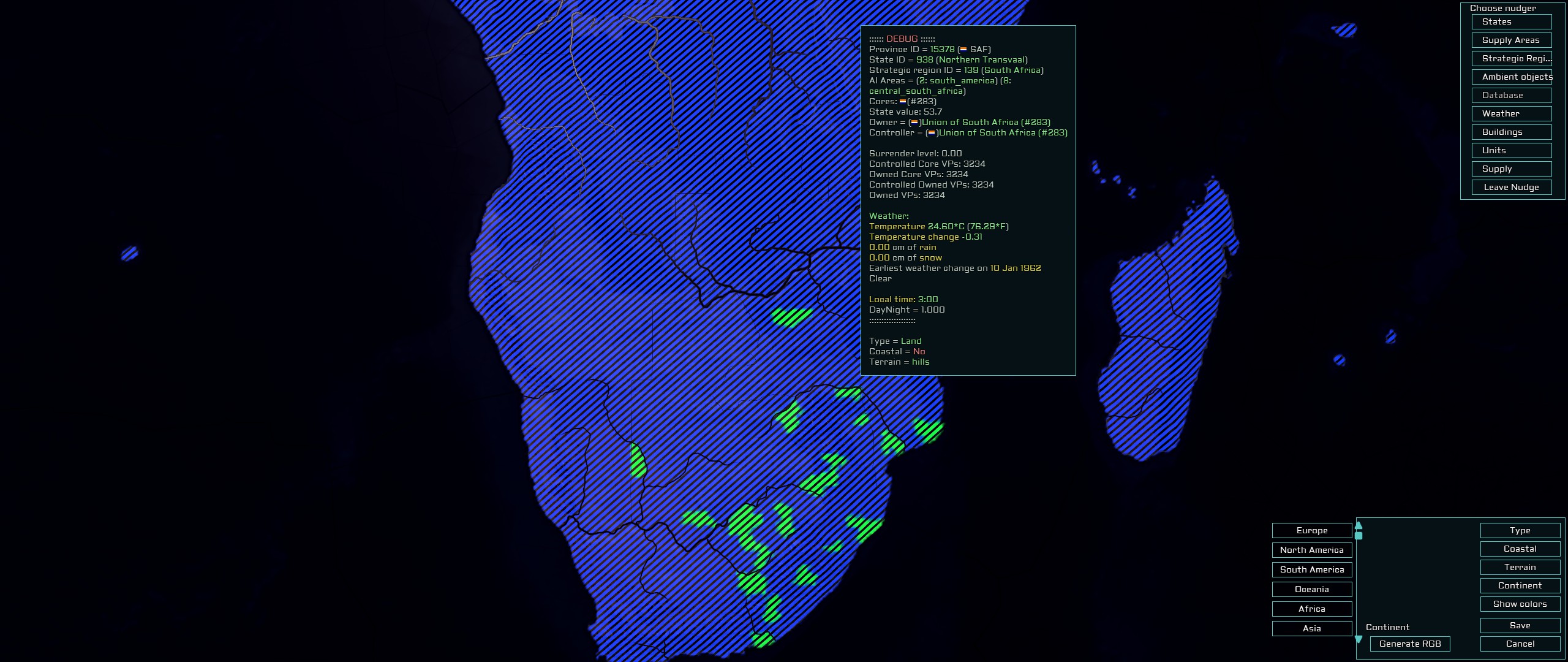This screenshot has height=662, width=1568.
Task: Toggle Show colors display
Action: pyautogui.click(x=1520, y=604)
